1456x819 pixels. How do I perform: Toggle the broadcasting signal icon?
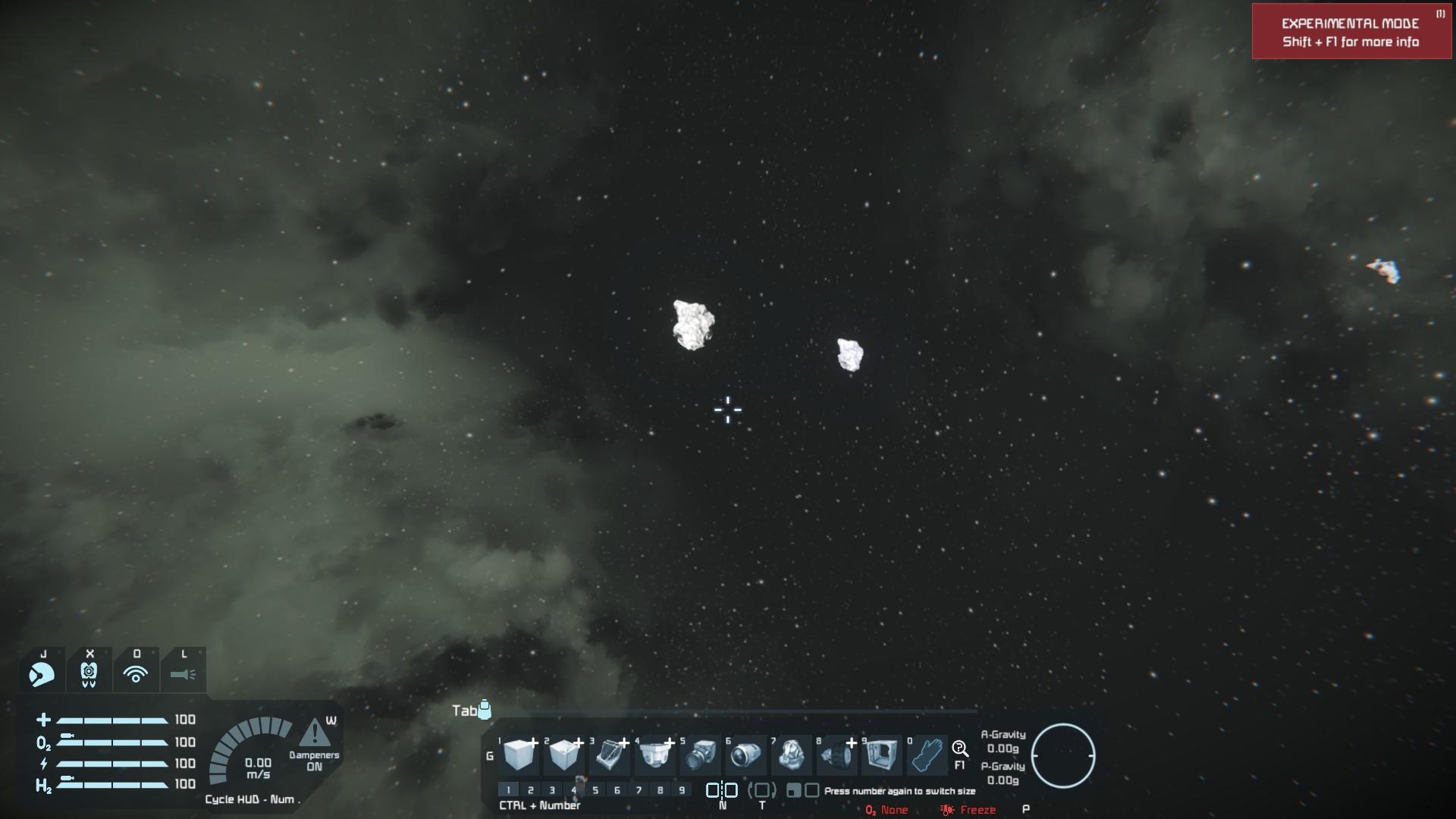[136, 673]
